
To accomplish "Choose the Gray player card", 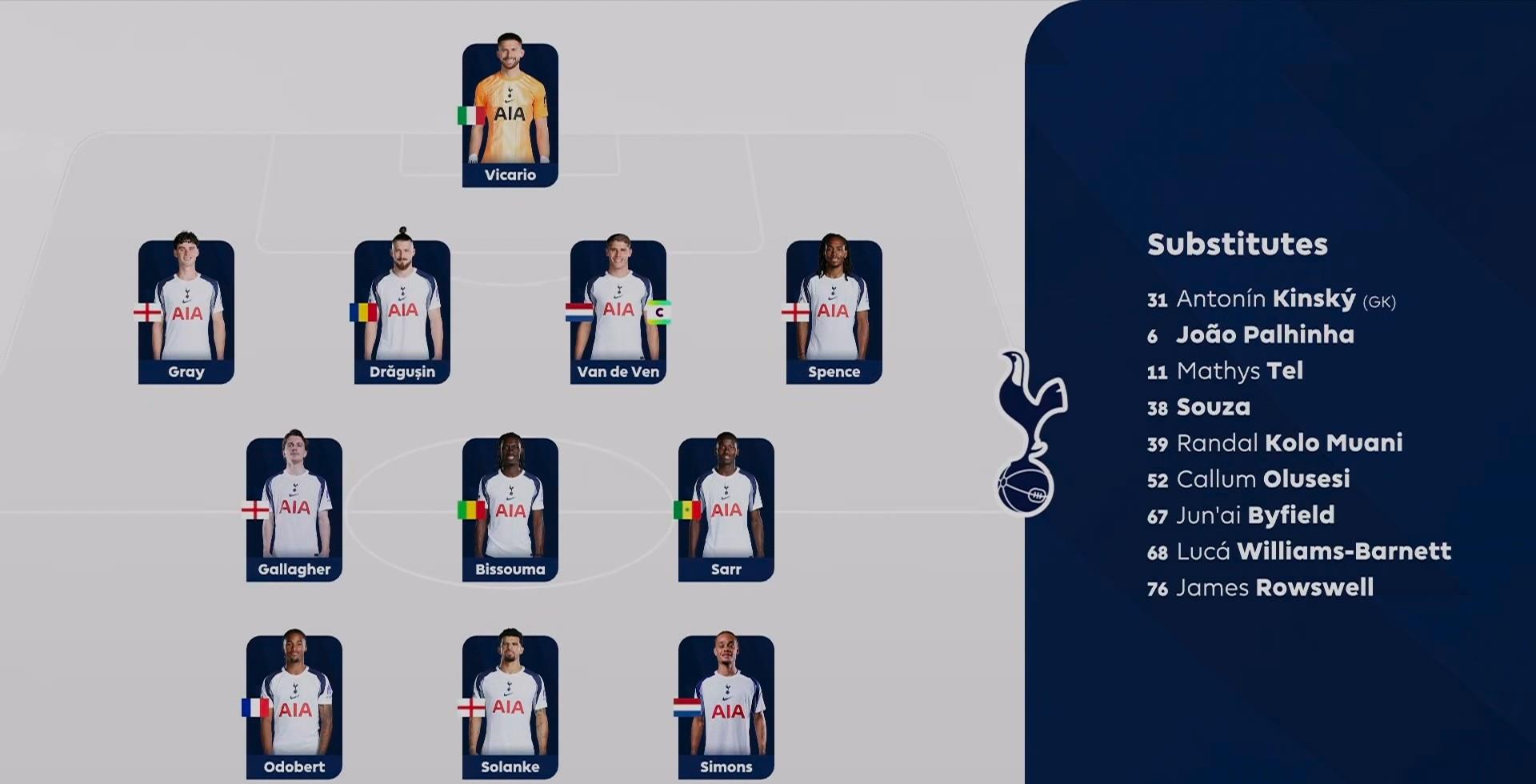I will (x=186, y=312).
